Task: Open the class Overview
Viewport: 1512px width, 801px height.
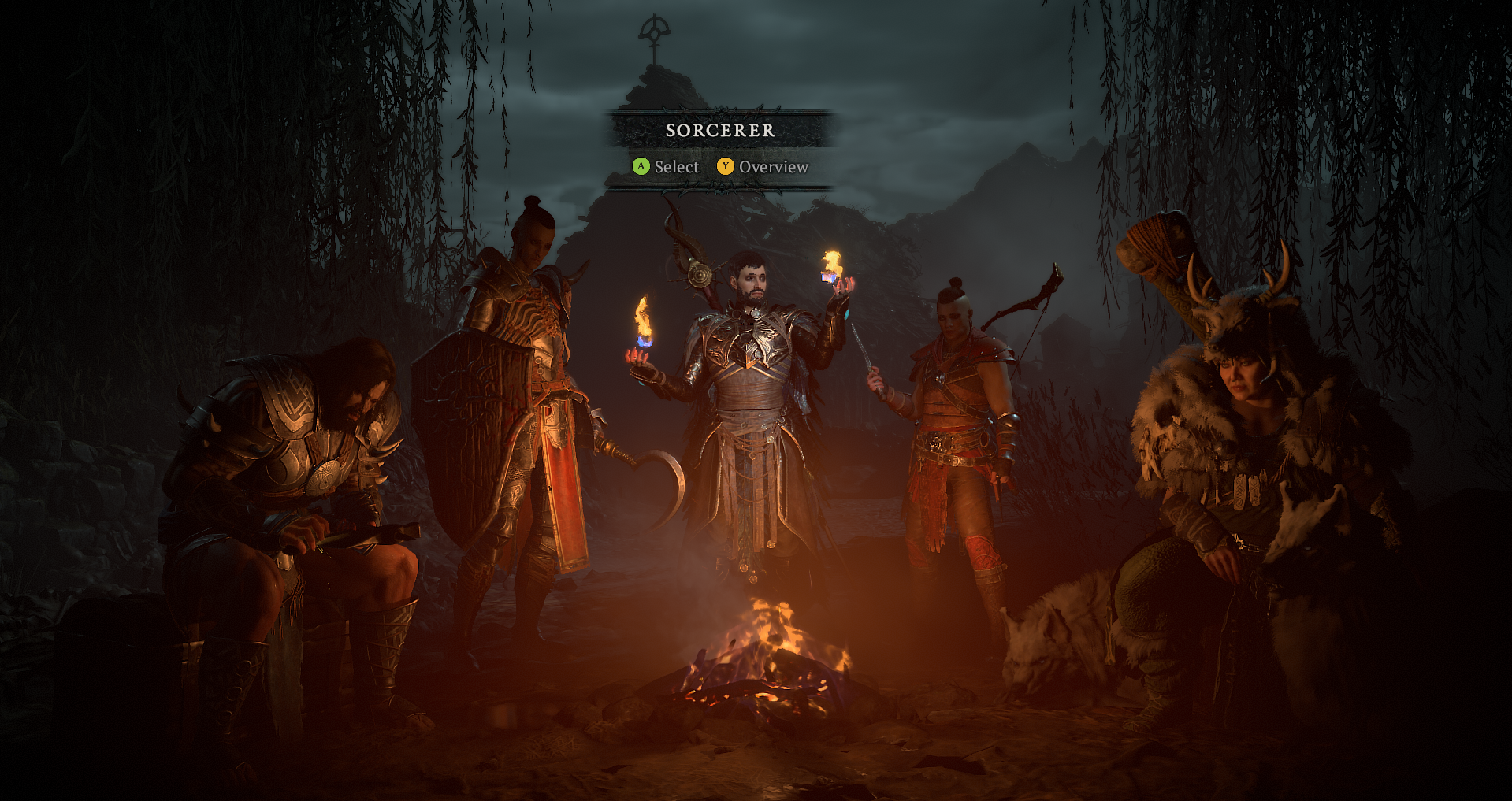Action: point(775,167)
